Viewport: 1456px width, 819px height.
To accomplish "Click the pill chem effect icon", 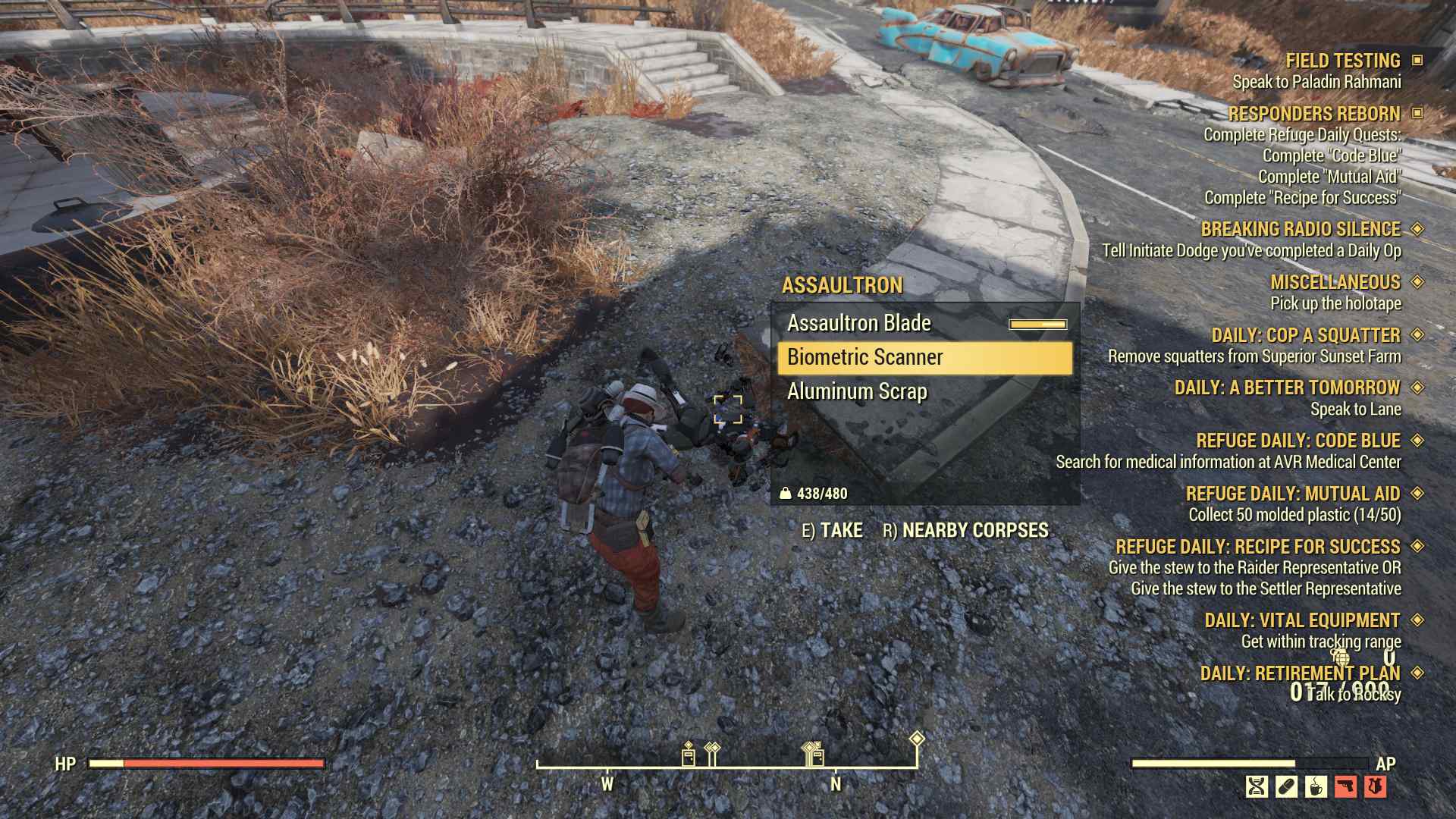I will tap(1286, 786).
